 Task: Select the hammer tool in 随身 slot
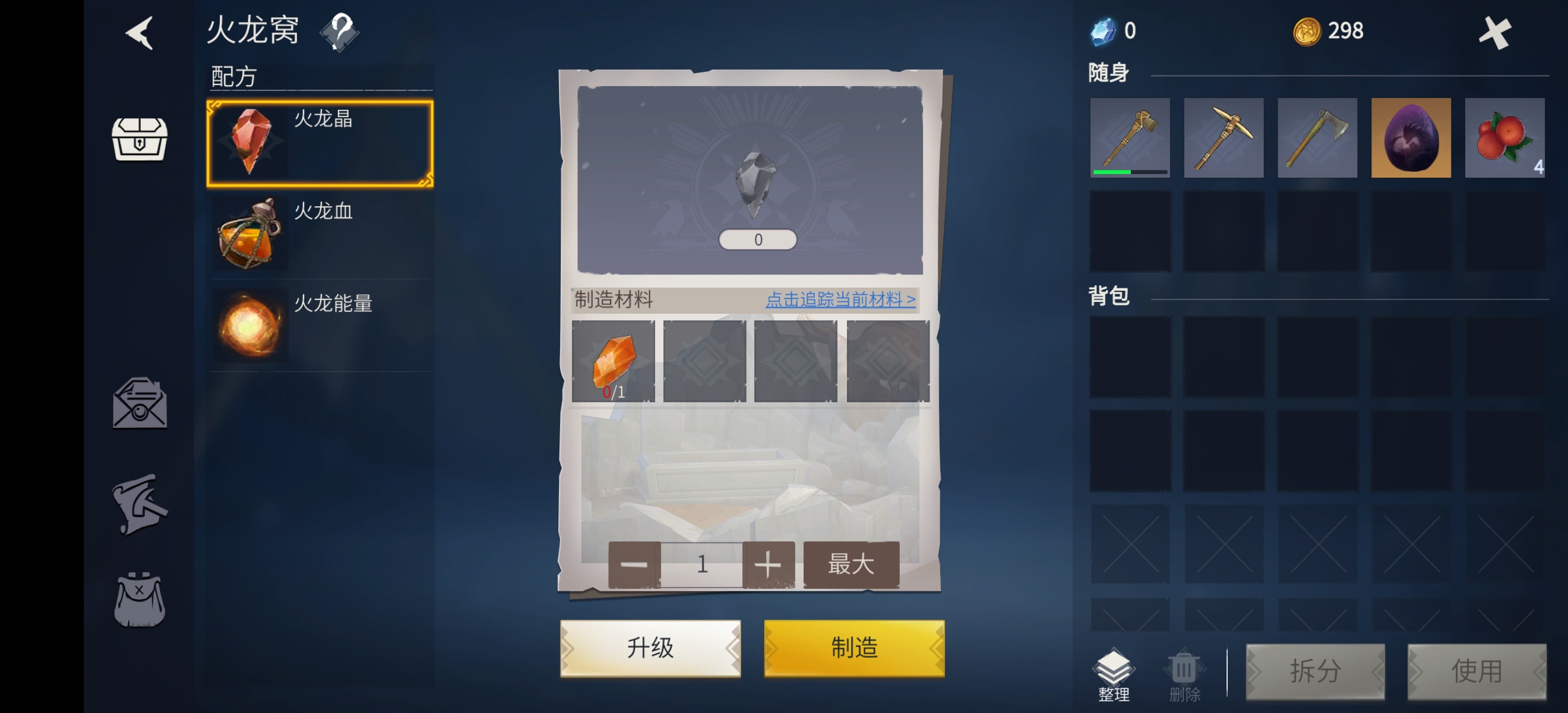1130,138
